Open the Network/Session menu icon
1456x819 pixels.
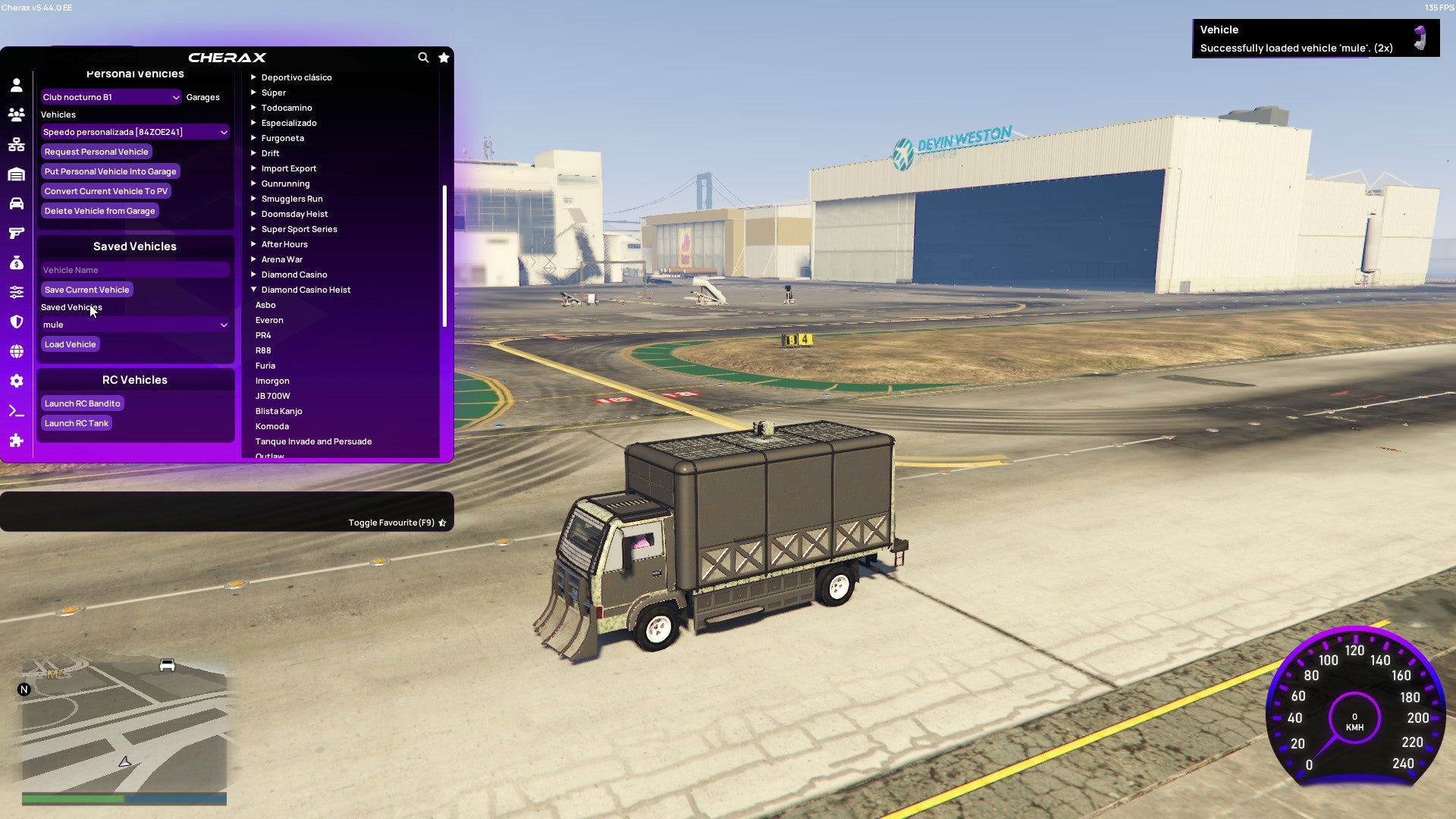coord(17,141)
